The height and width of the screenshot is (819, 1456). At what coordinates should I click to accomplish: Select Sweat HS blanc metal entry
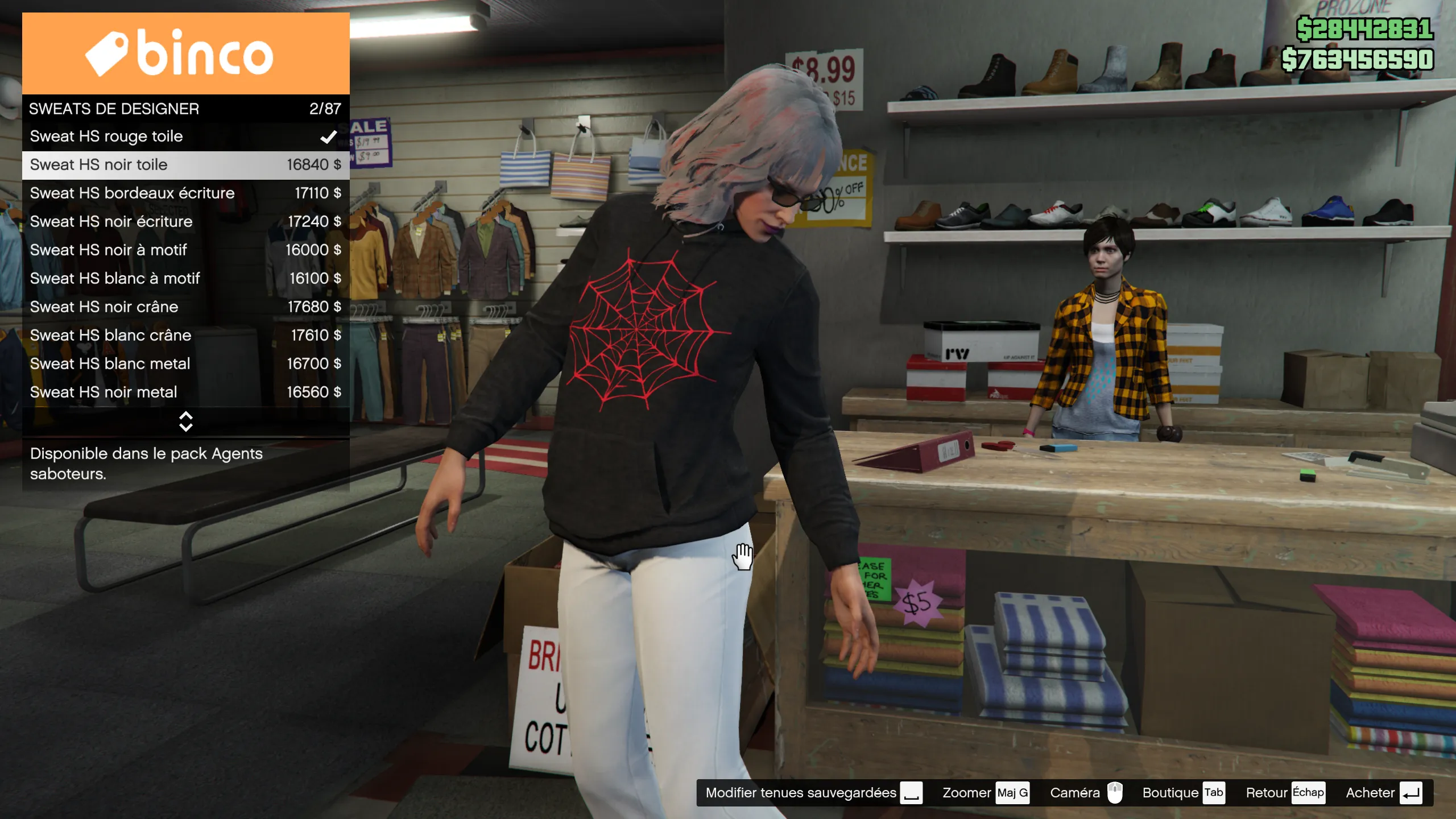pyautogui.click(x=185, y=364)
